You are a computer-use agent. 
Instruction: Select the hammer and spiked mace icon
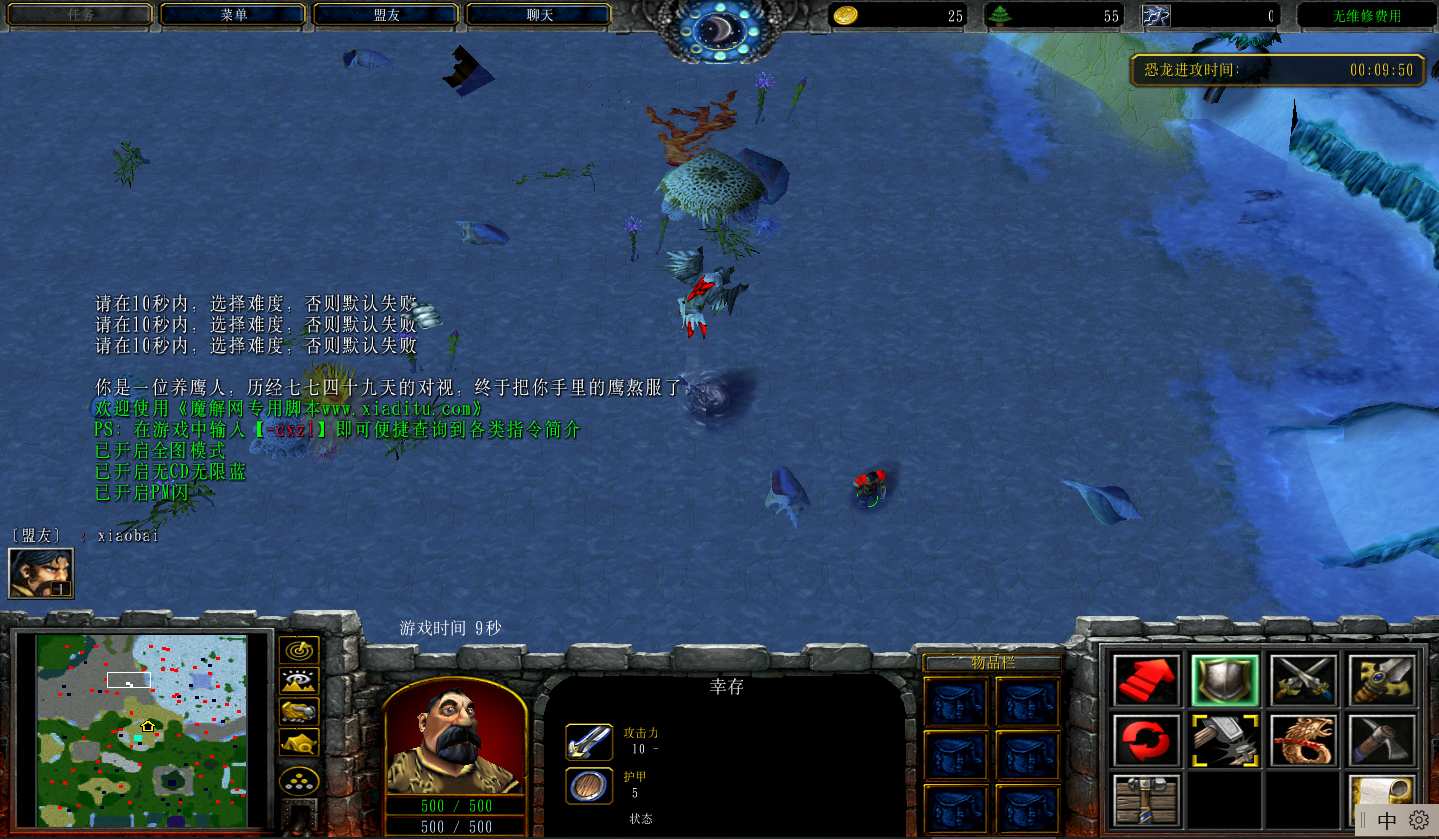tap(1225, 740)
